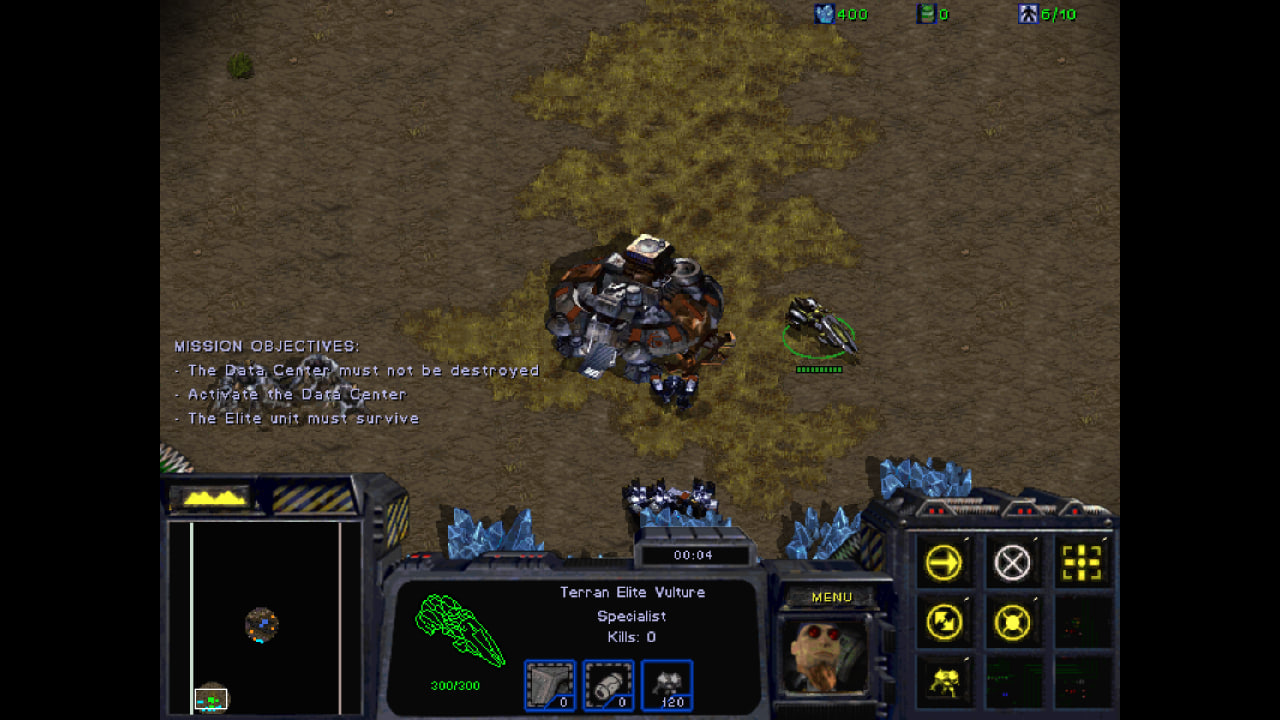Click the green Vulture wireframe

pos(459,630)
